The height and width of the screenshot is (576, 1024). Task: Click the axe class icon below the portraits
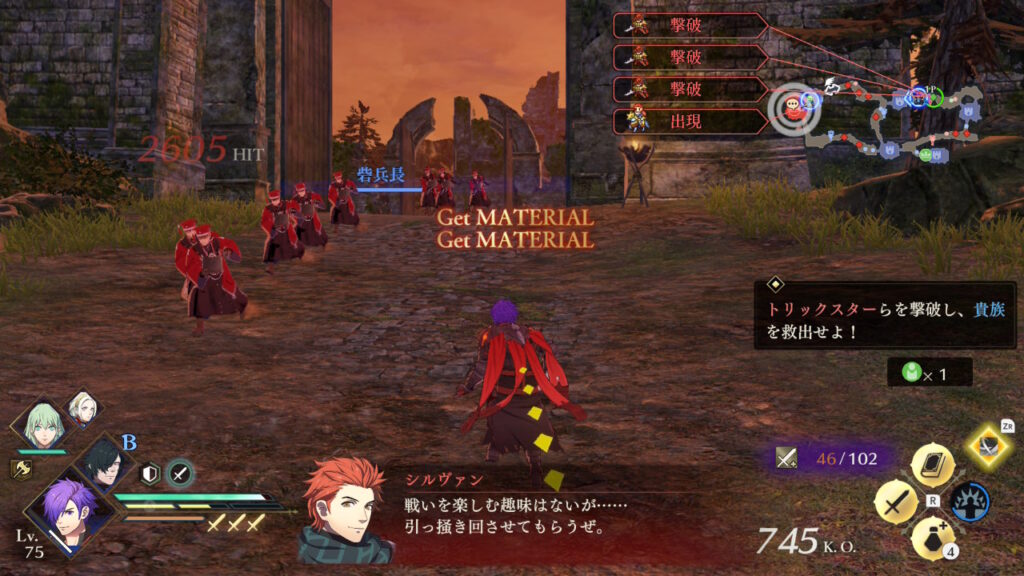coord(19,467)
